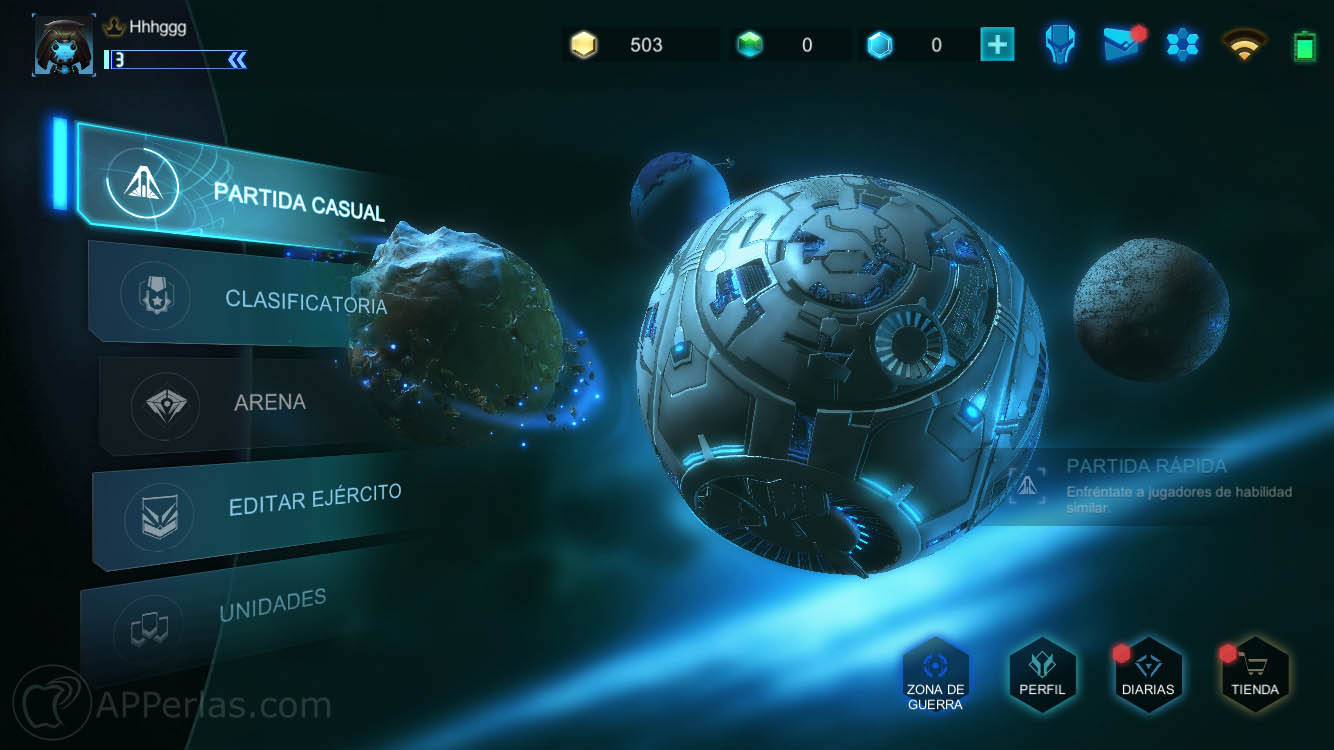Click the blue helmet icon
This screenshot has height=750, width=1334.
1059,45
